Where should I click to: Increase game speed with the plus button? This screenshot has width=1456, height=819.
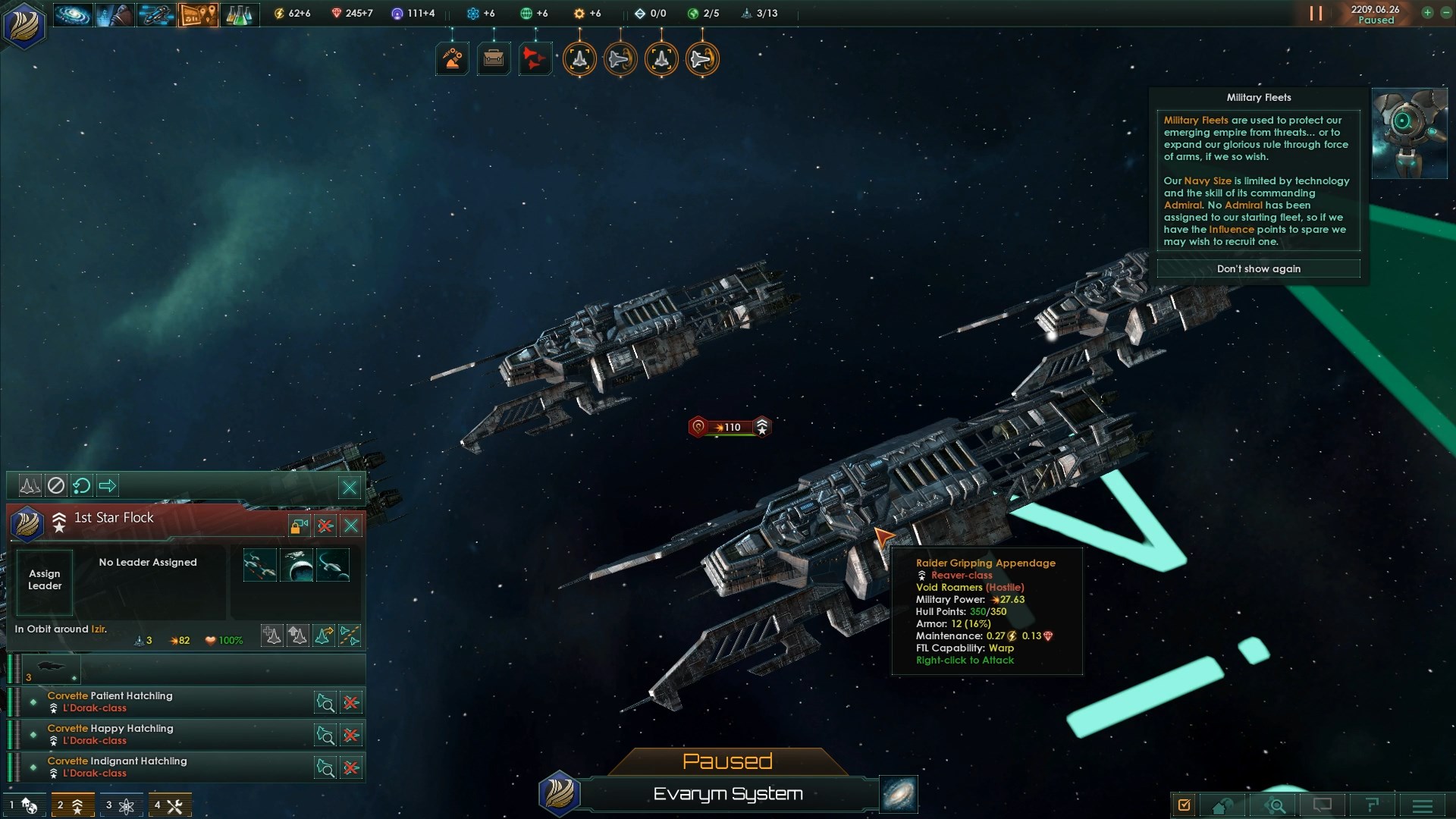[x=1427, y=13]
